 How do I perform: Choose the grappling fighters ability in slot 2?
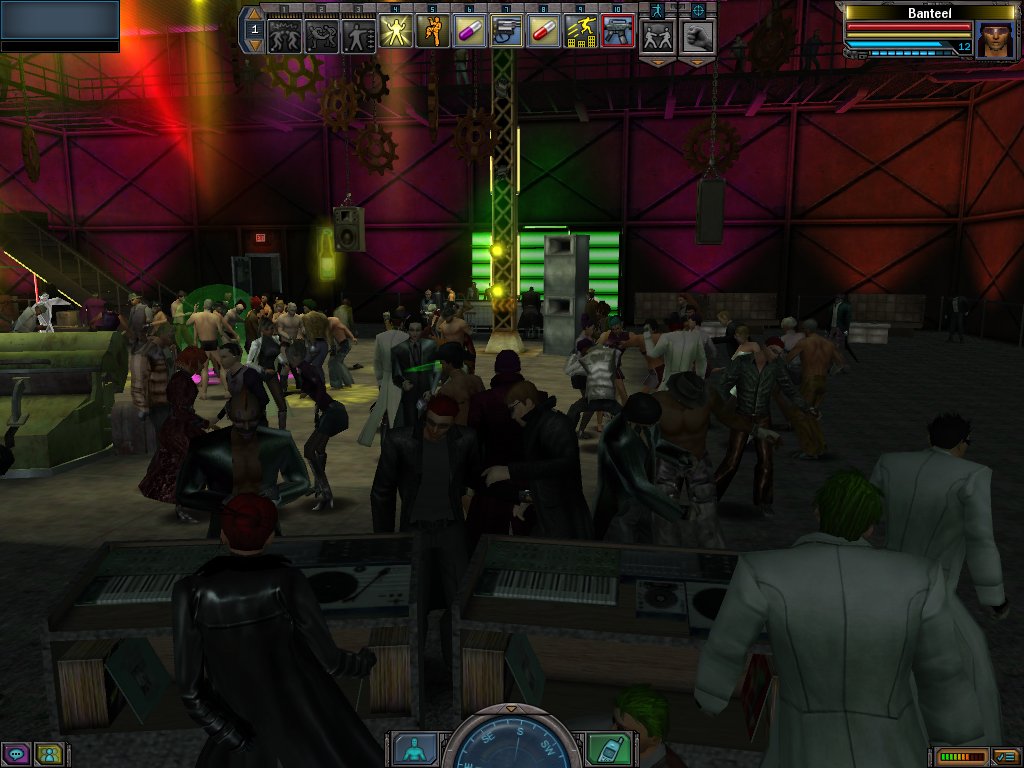(322, 32)
